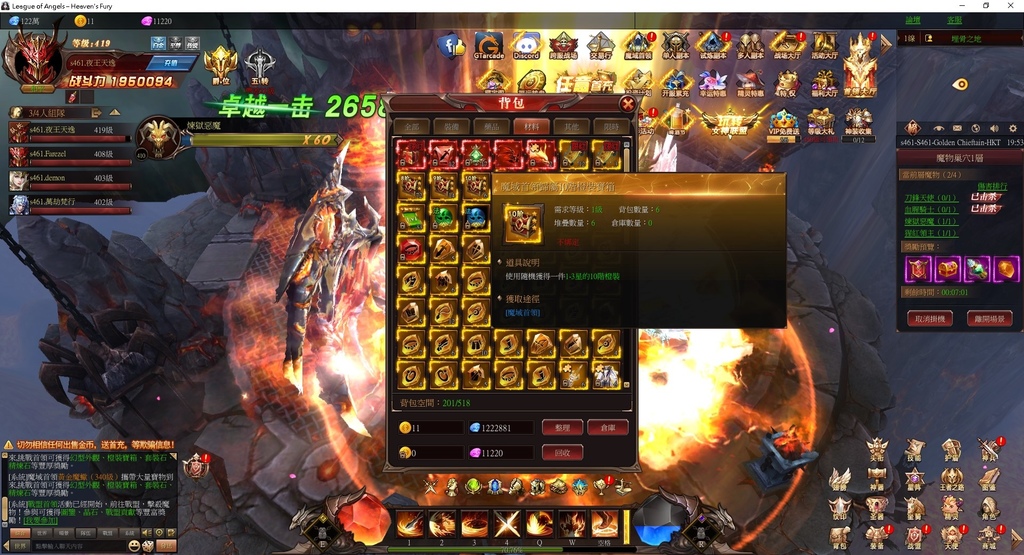Open the VIP免費送 gift icon

tap(784, 122)
